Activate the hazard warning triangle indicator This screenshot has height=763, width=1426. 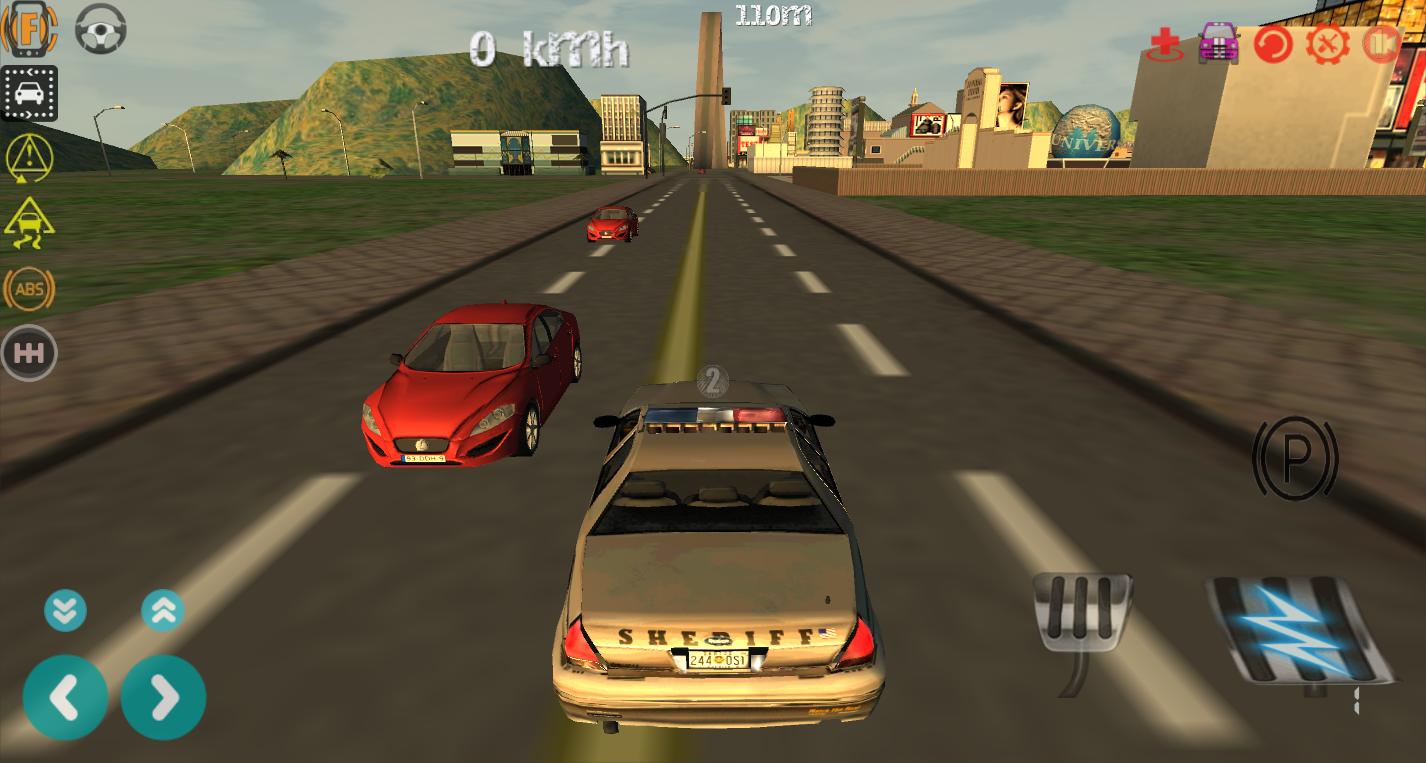[29, 158]
